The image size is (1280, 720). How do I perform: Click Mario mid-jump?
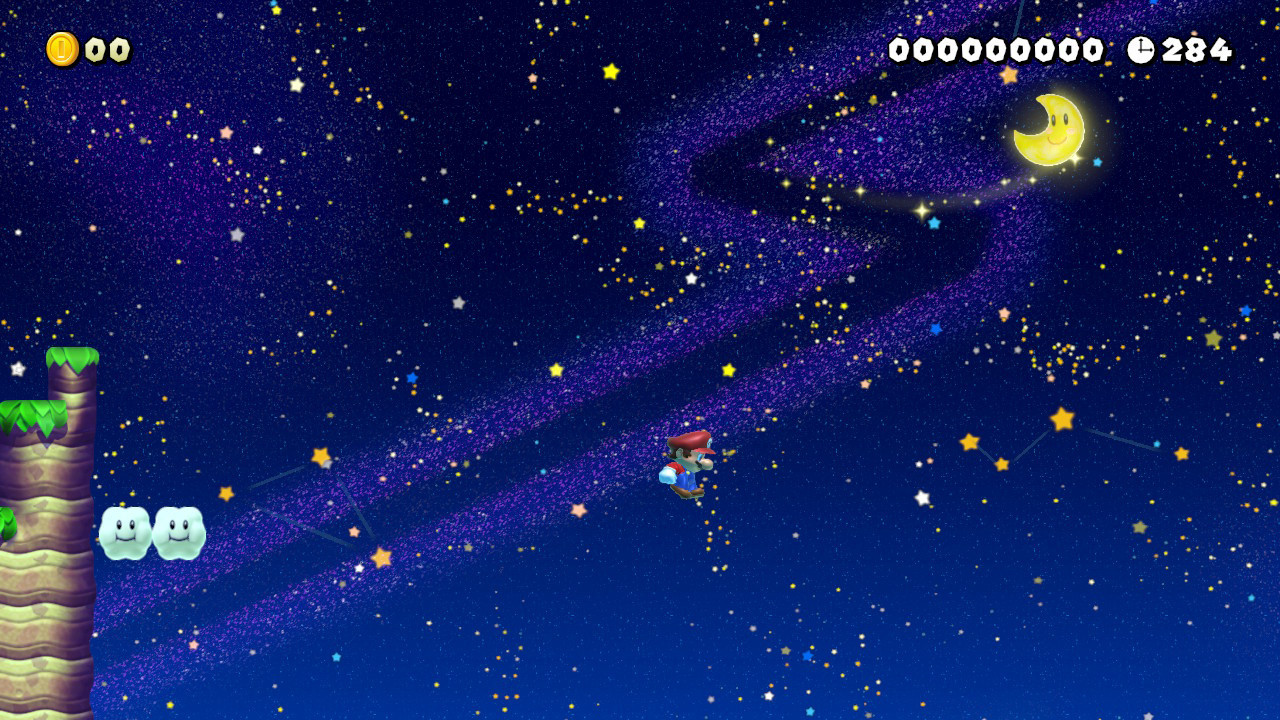click(x=690, y=465)
